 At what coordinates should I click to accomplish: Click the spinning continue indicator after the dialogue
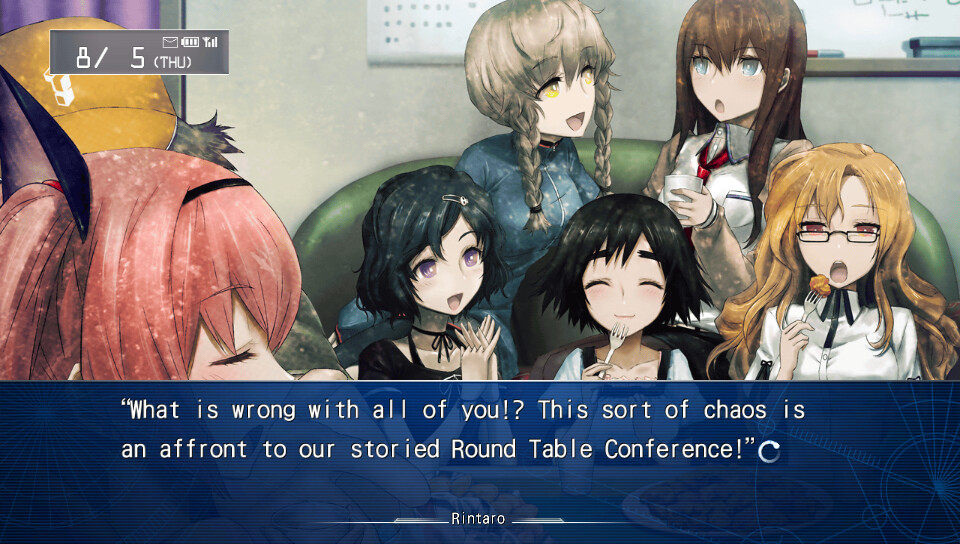[x=769, y=451]
